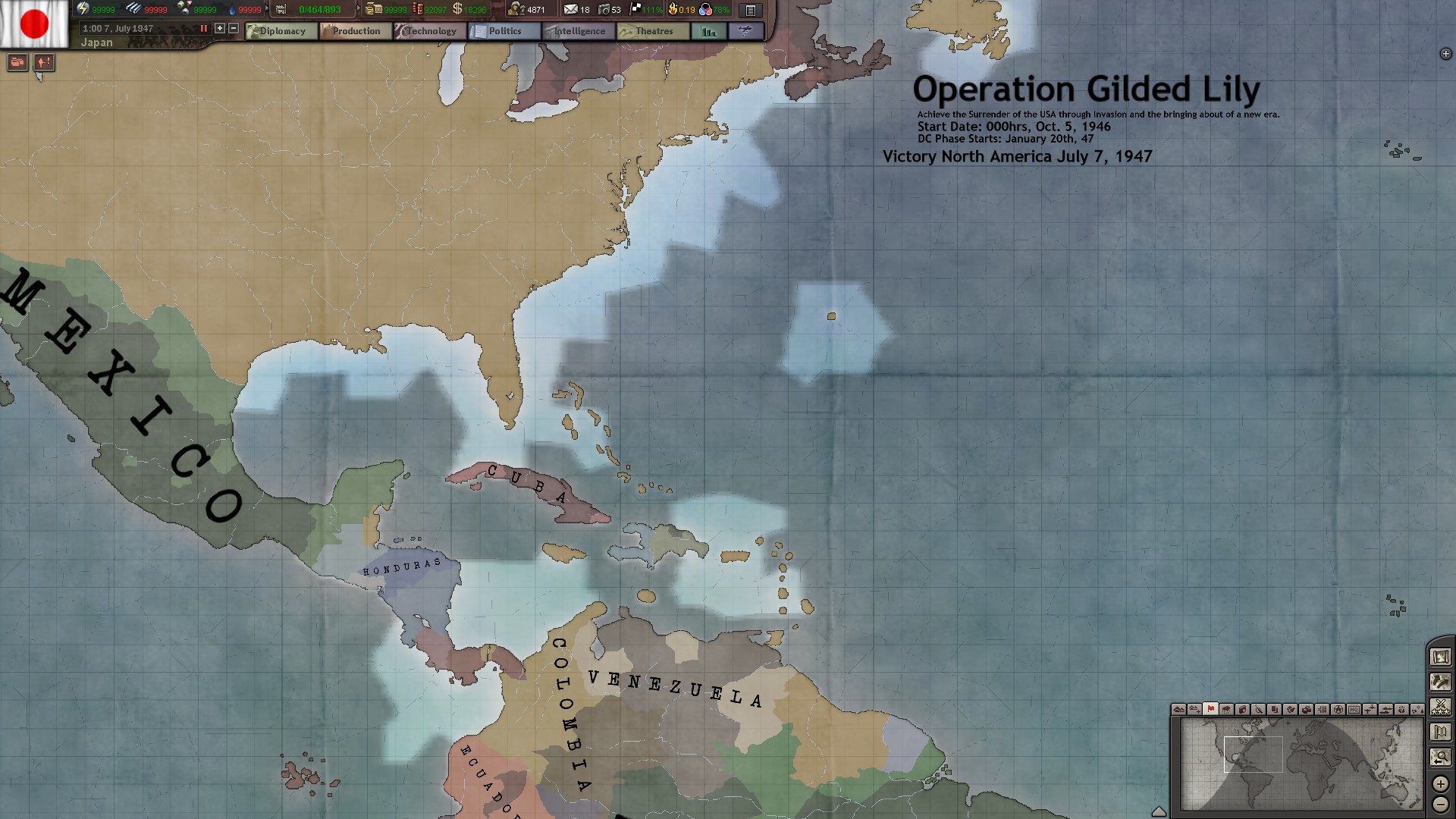Select the aviation map mode plane icon

click(x=1370, y=710)
